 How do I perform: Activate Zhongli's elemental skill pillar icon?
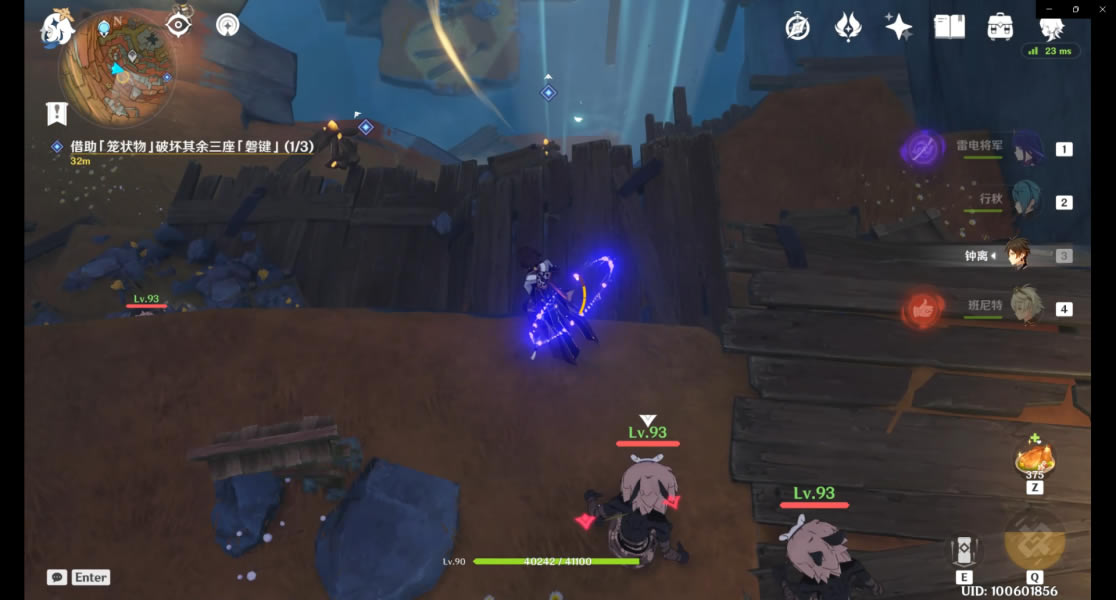click(964, 552)
